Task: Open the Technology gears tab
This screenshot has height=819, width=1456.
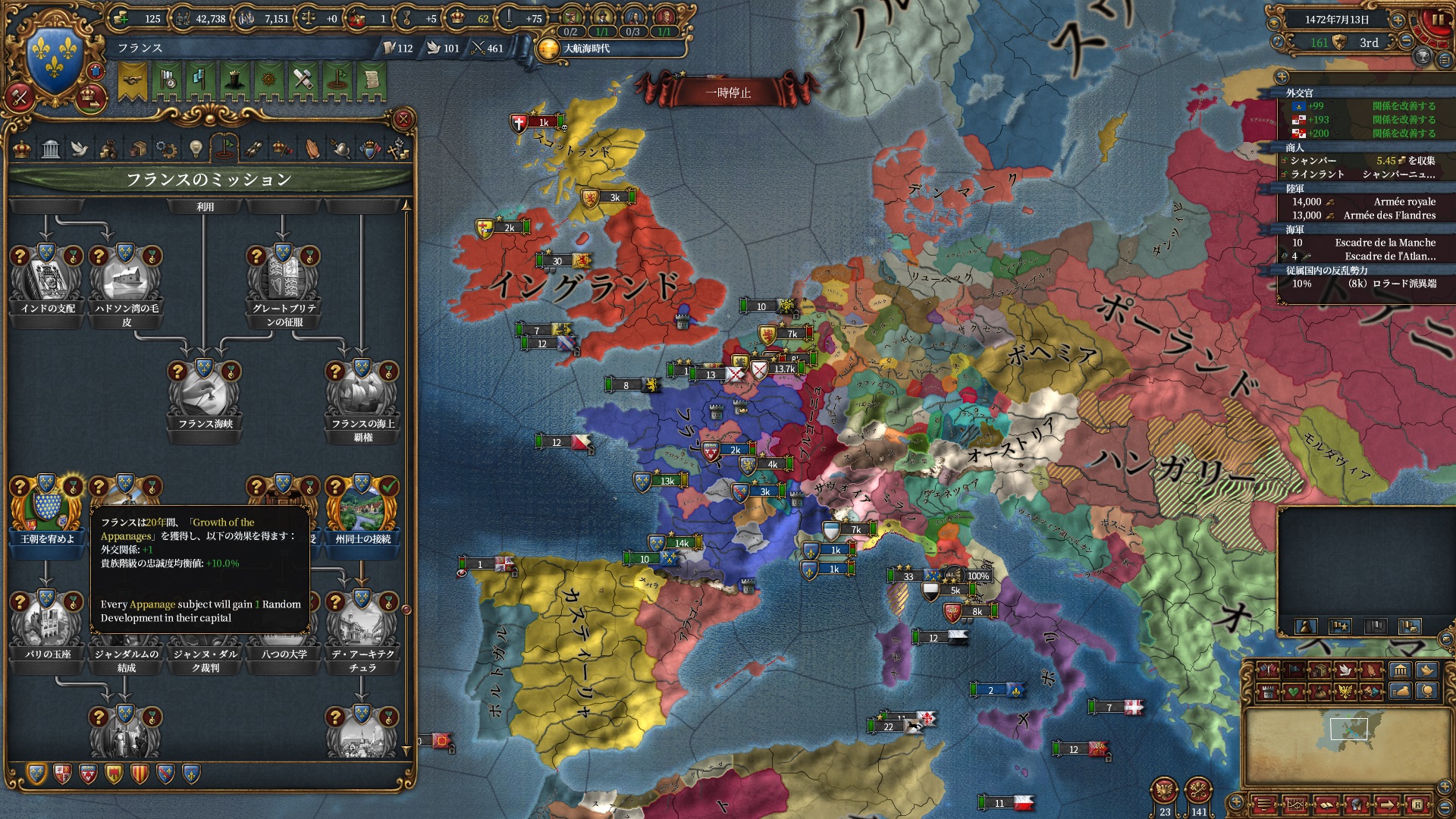Action: click(x=166, y=149)
